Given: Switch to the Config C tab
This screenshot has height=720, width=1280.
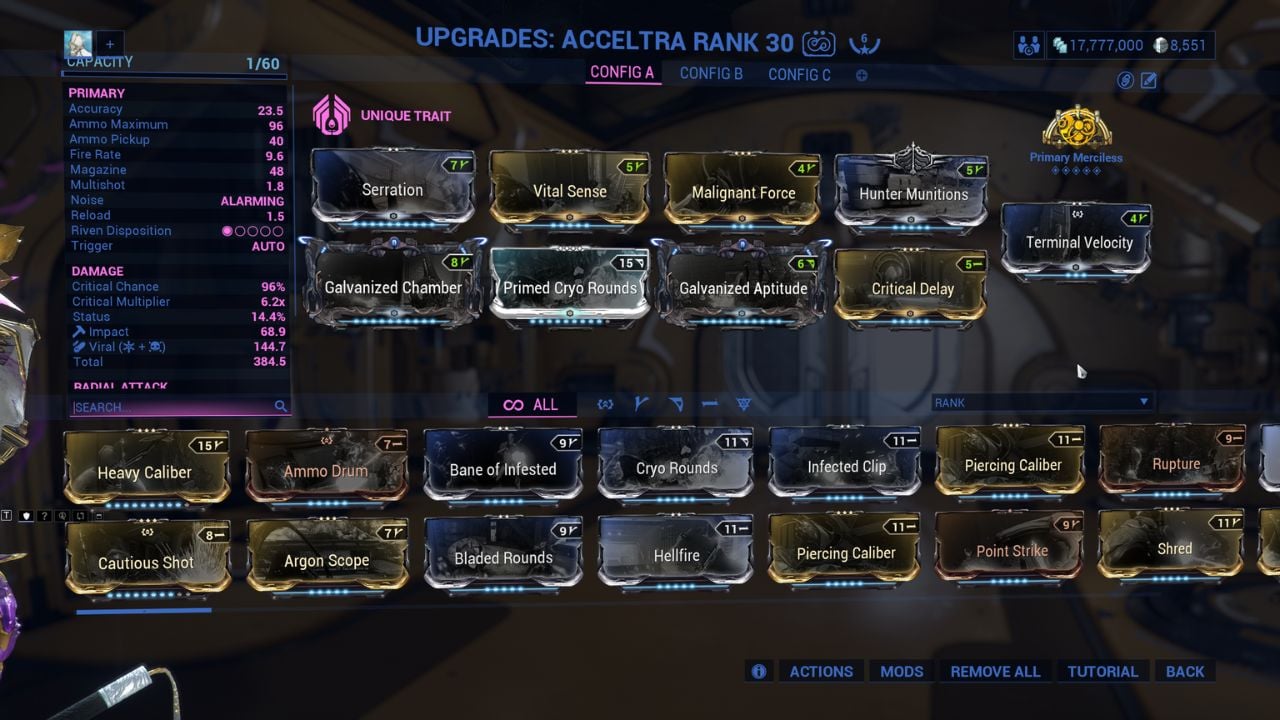Looking at the screenshot, I should point(799,74).
